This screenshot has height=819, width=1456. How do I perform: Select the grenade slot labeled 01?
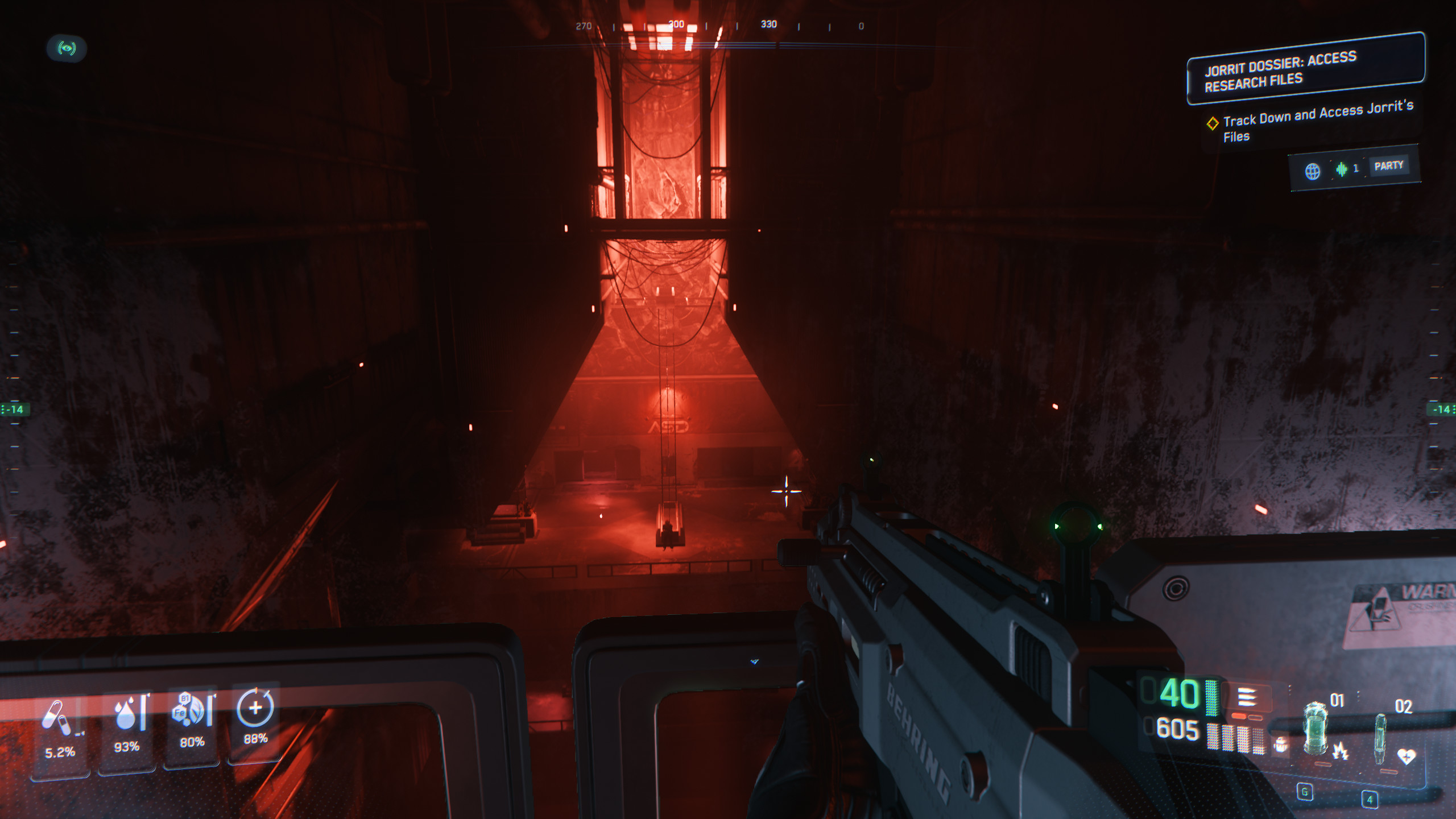click(x=1316, y=729)
